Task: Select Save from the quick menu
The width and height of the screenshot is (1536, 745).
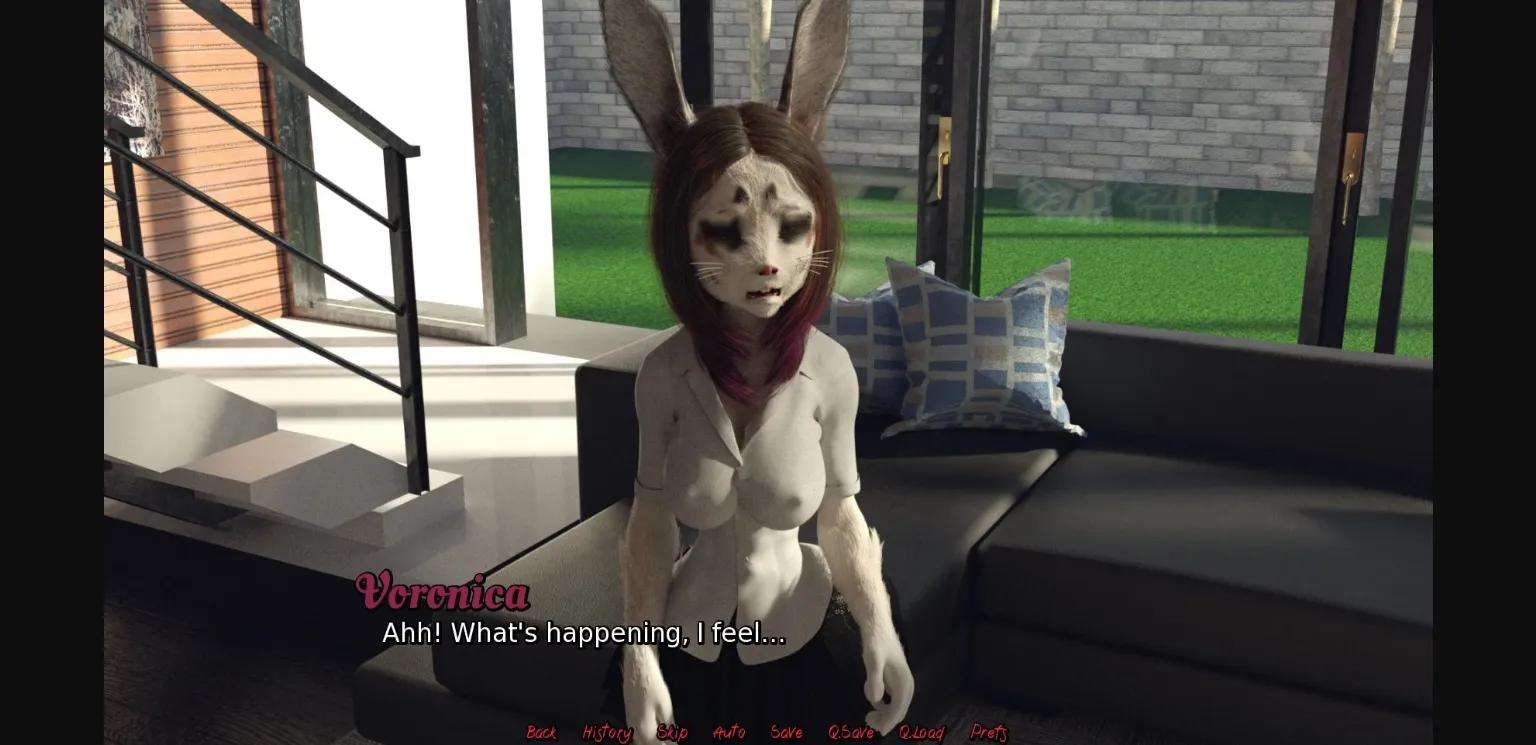Action: click(786, 732)
